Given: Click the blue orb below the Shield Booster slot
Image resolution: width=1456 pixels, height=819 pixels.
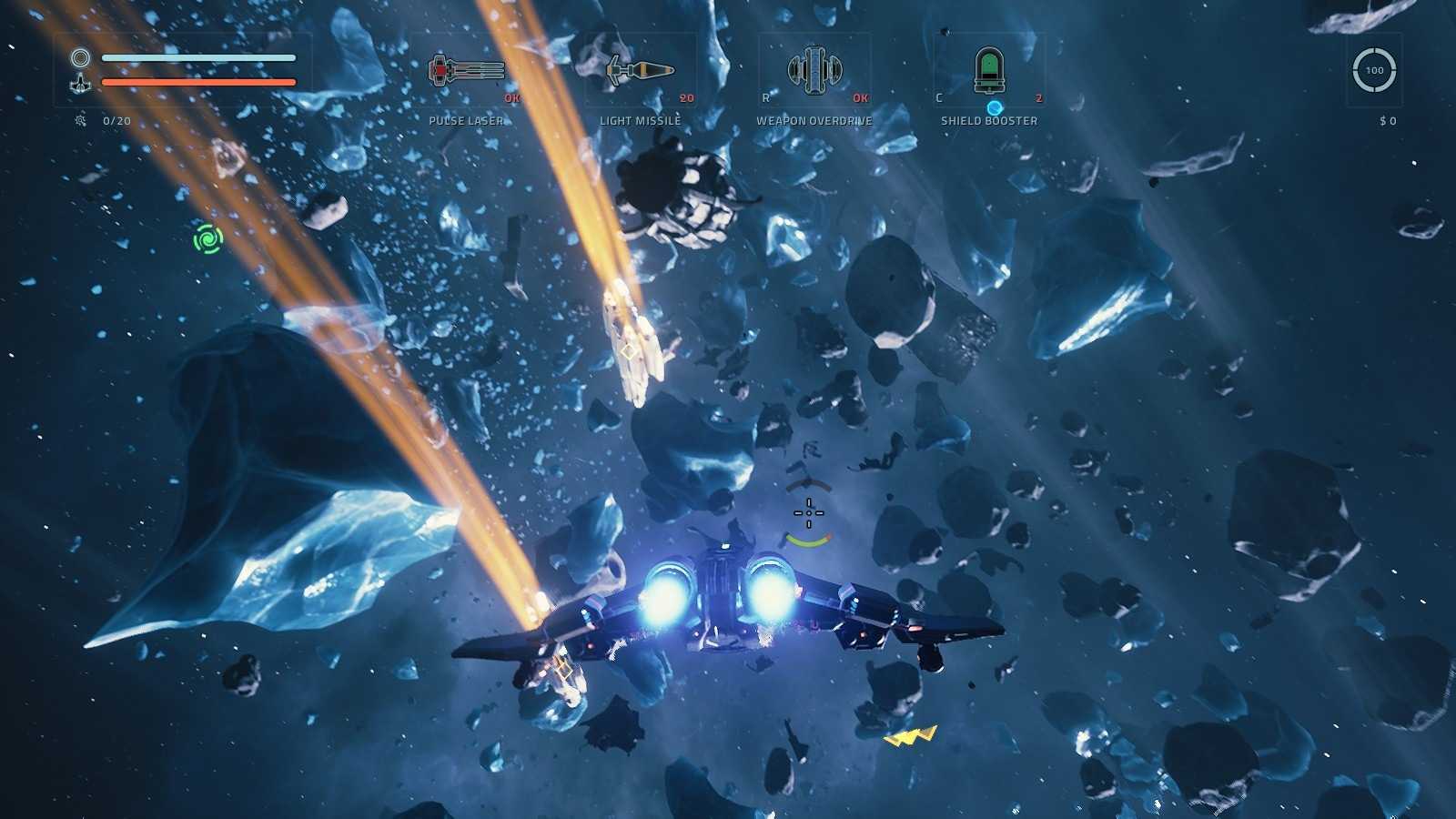Looking at the screenshot, I should [x=994, y=106].
